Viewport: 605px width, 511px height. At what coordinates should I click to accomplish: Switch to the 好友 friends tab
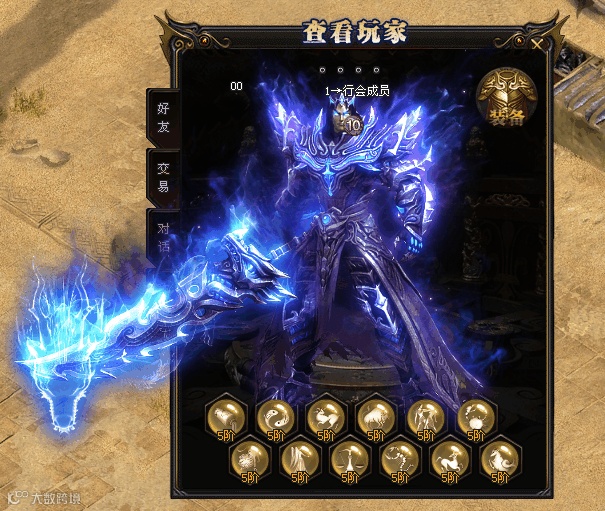[163, 116]
